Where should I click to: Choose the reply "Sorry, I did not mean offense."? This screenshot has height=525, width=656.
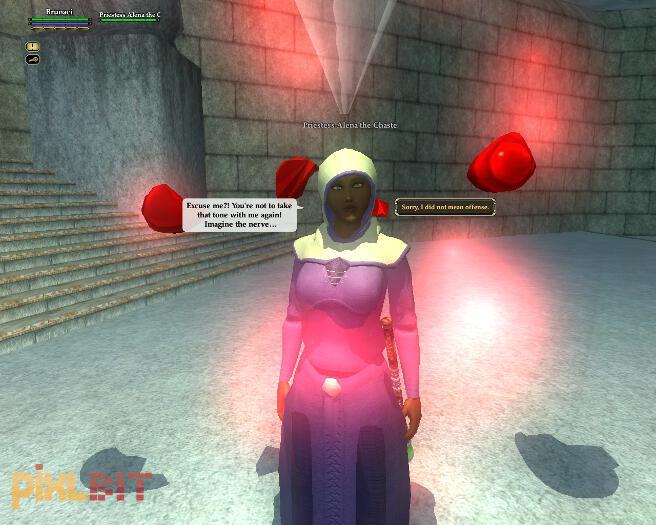[445, 205]
